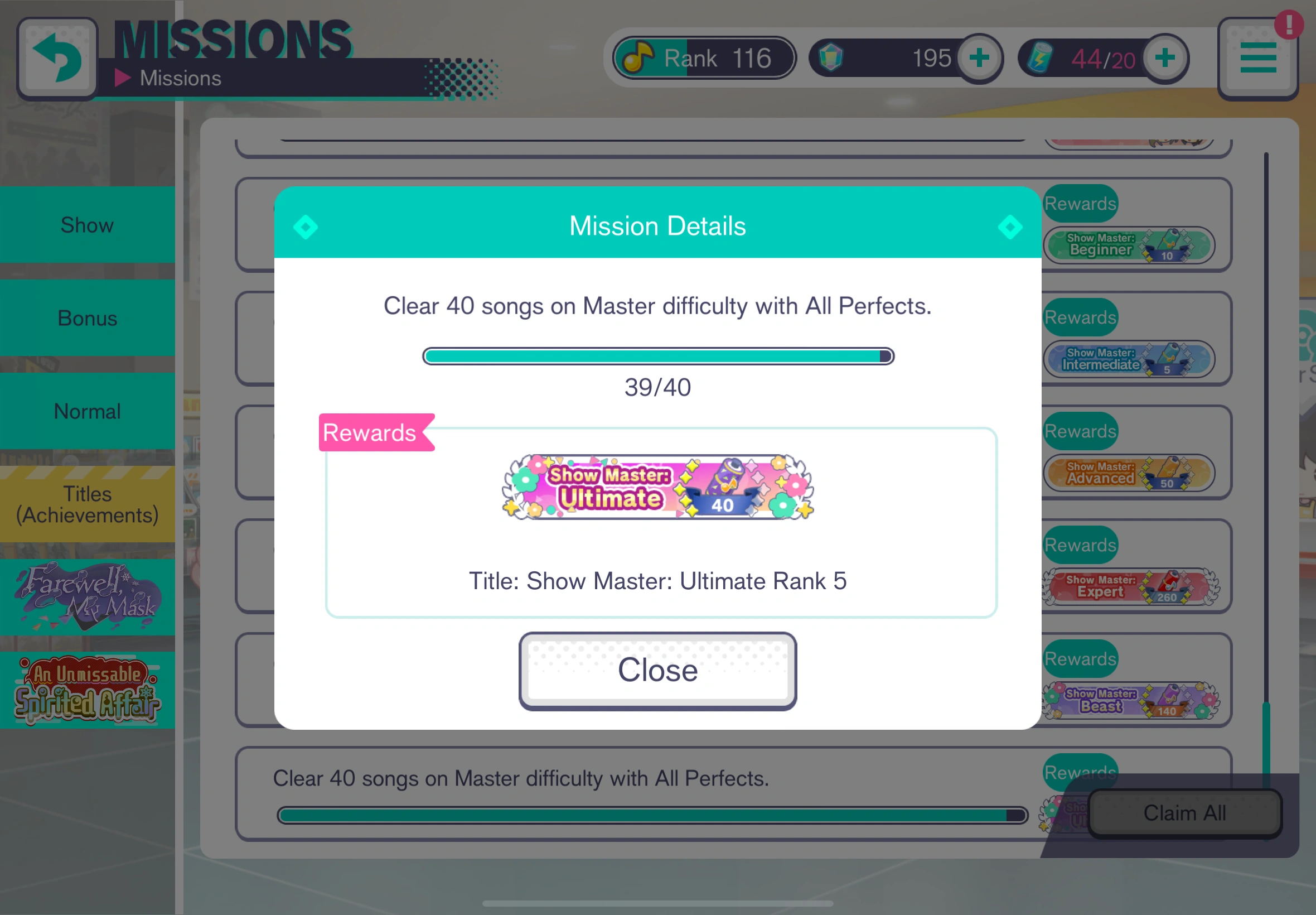1316x915 pixels.
Task: Tap the back arrow icon
Action: pyautogui.click(x=57, y=57)
